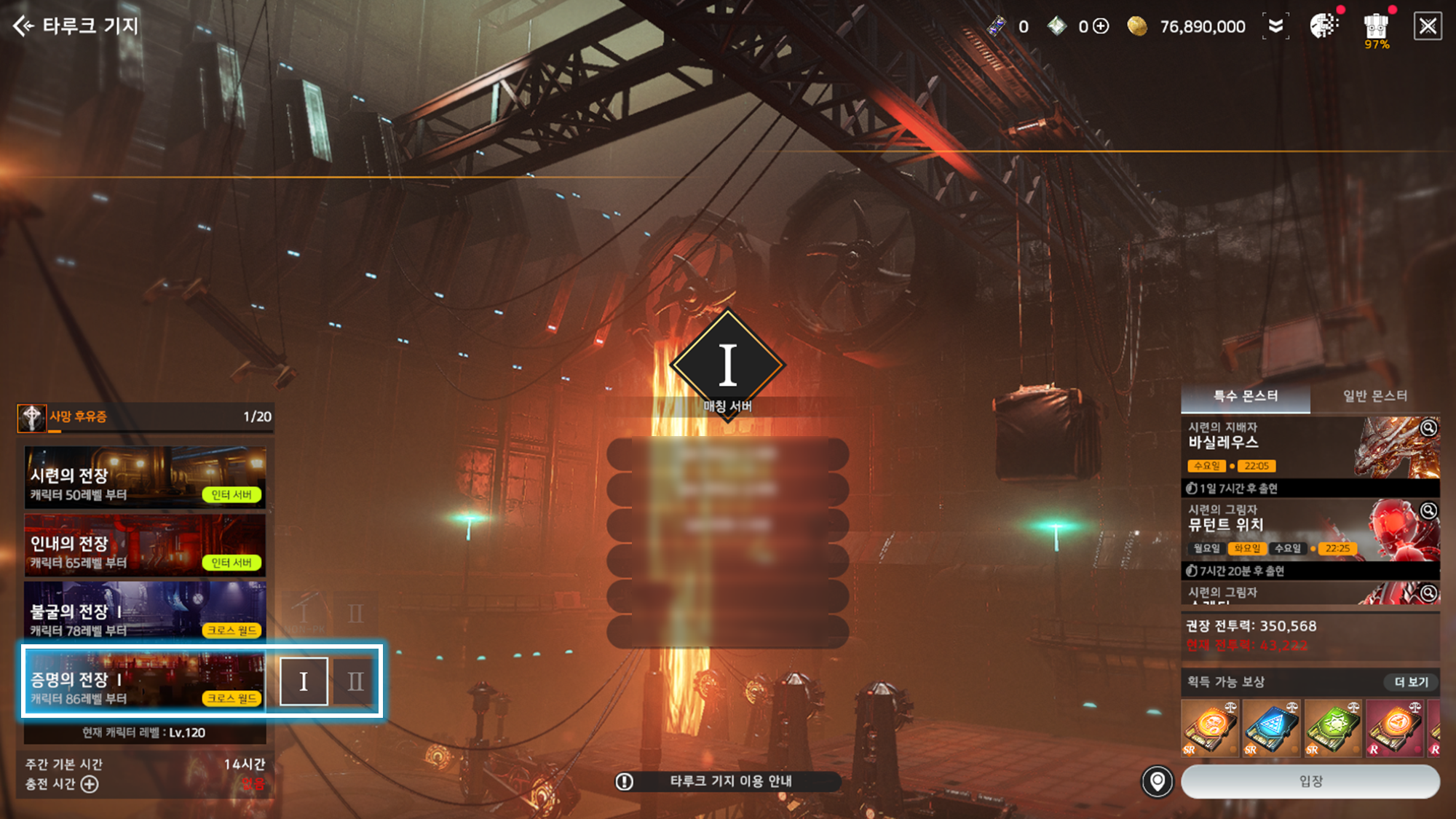Click the 입장 enter button

pos(1310,781)
